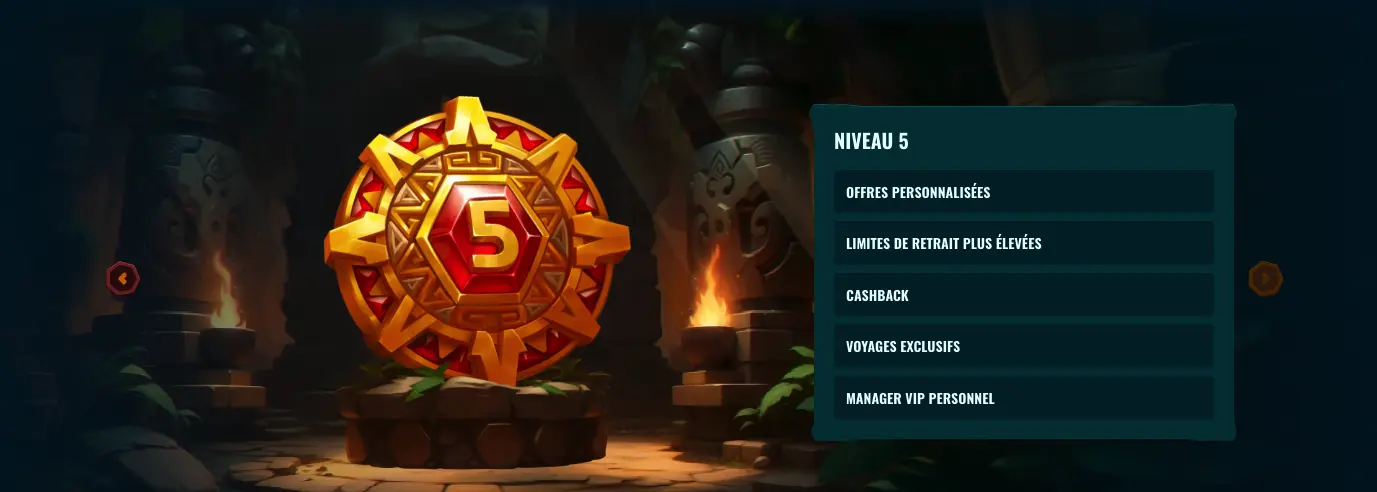Open the Voyages Exclusifs entry
Screen dimensions: 1377x492
(x=1023, y=346)
